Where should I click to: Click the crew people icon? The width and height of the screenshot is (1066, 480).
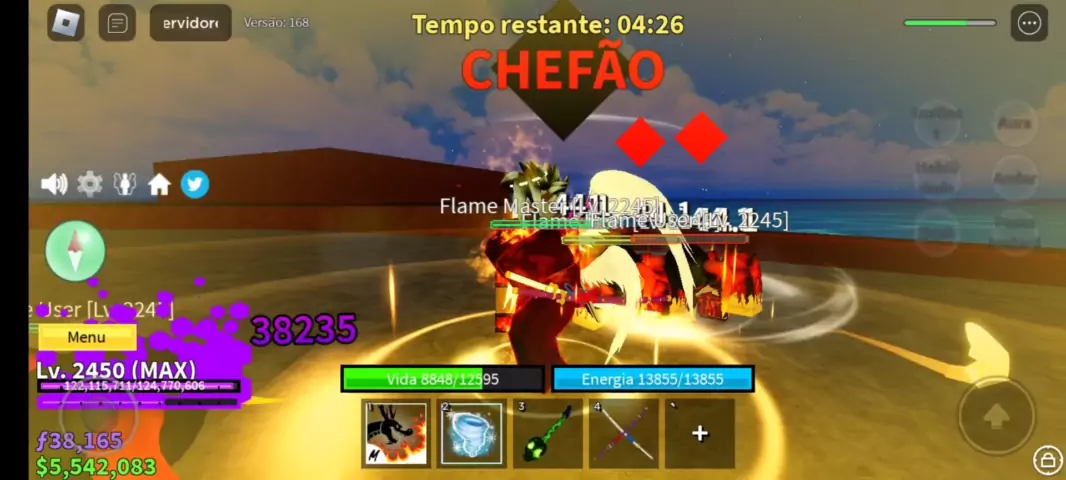click(x=124, y=184)
